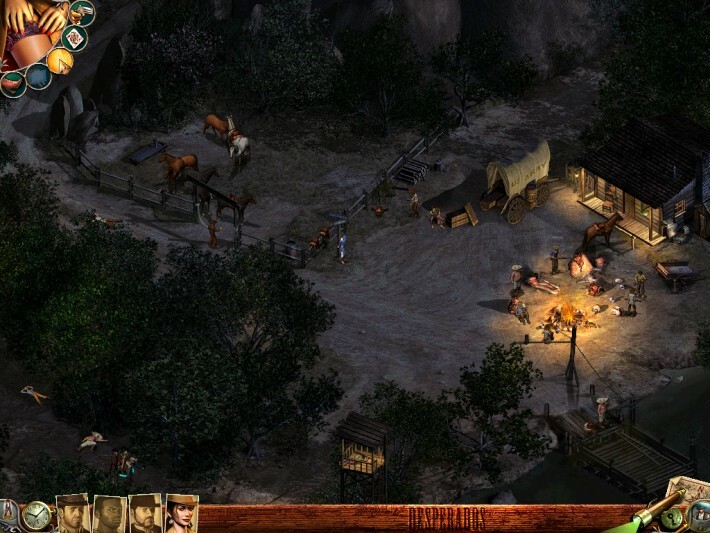
Task: Select the first hero portrait with brown hat
Action: click(73, 514)
